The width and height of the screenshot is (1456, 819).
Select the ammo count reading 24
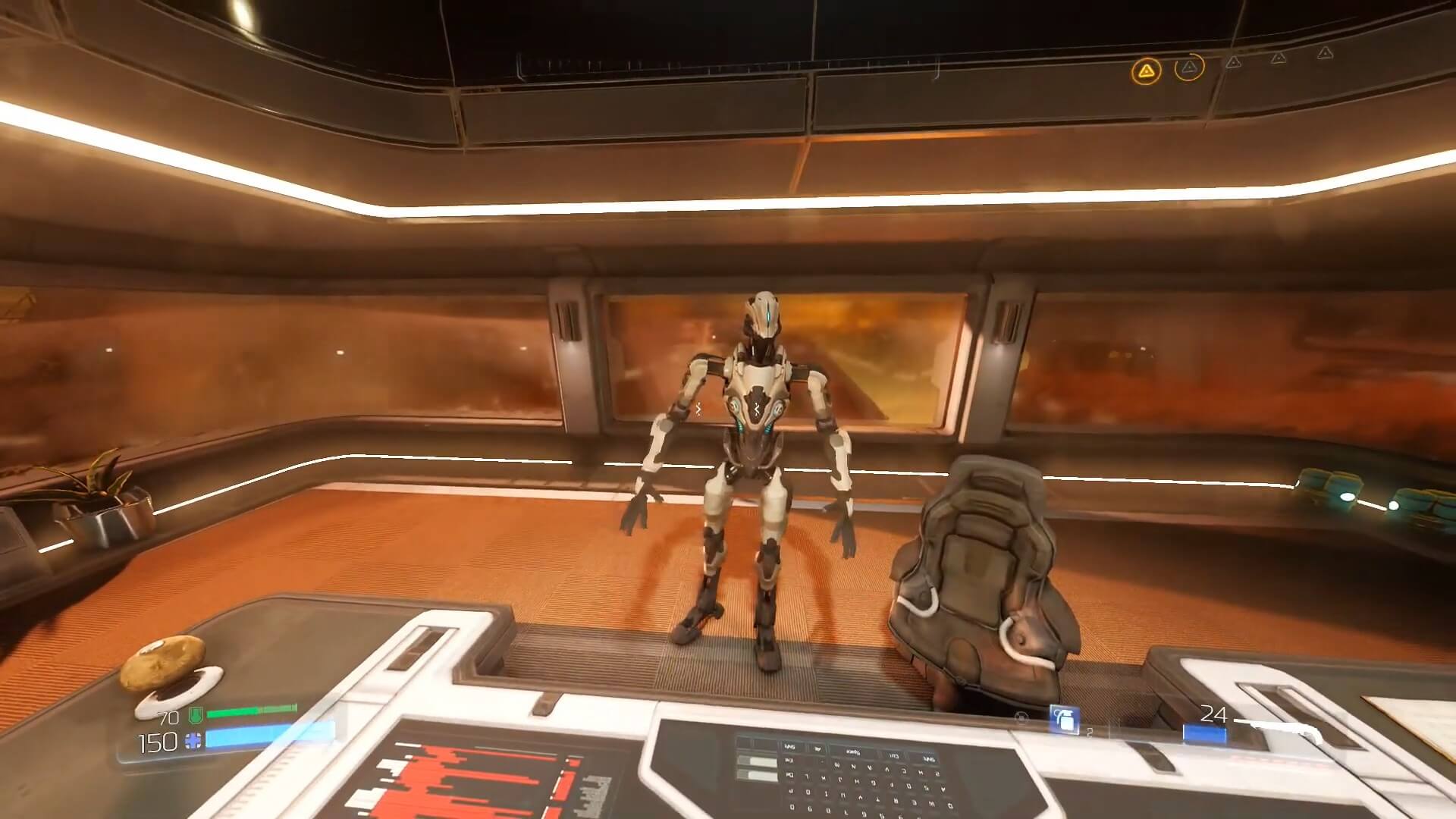[x=1215, y=713]
